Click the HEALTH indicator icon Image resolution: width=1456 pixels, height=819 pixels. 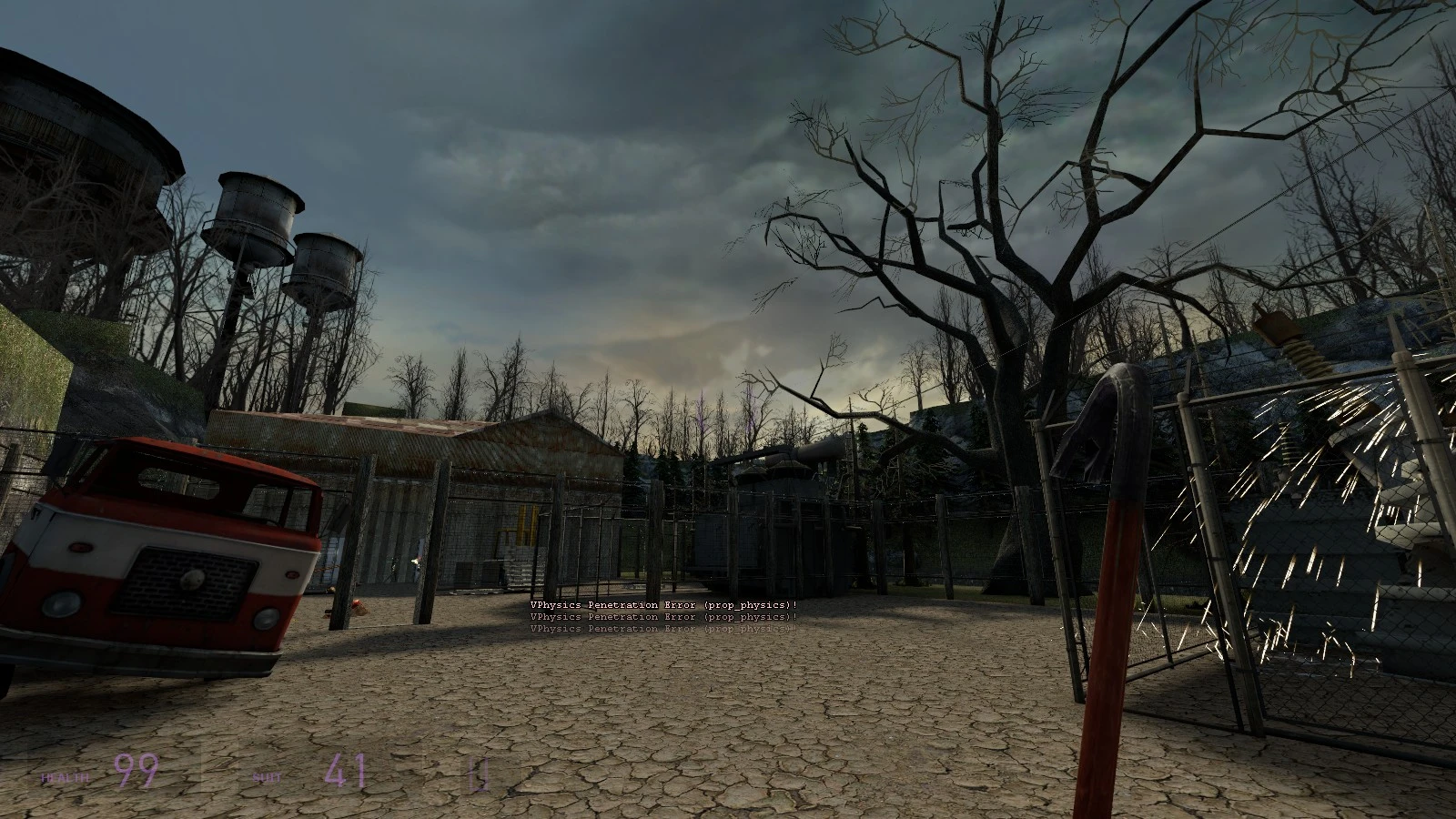tap(66, 777)
